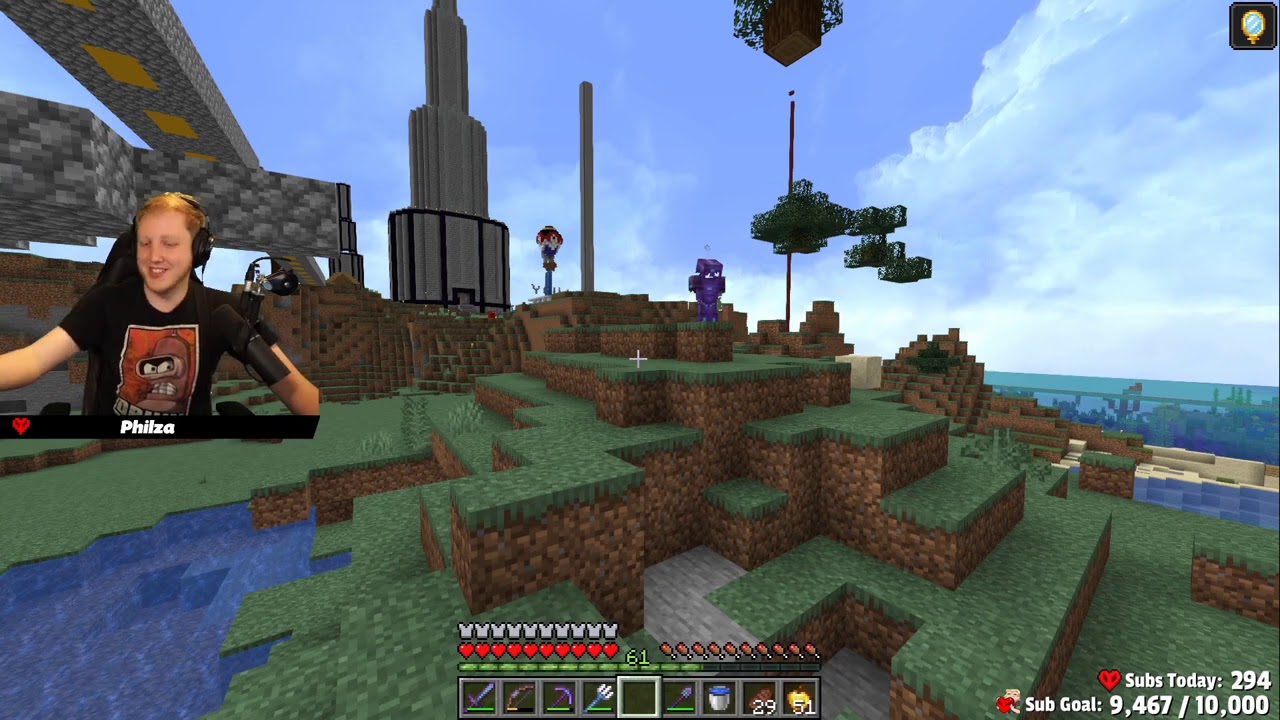Click the empty highlighted hotbar slot
Viewport: 1280px width, 720px height.
(x=639, y=697)
